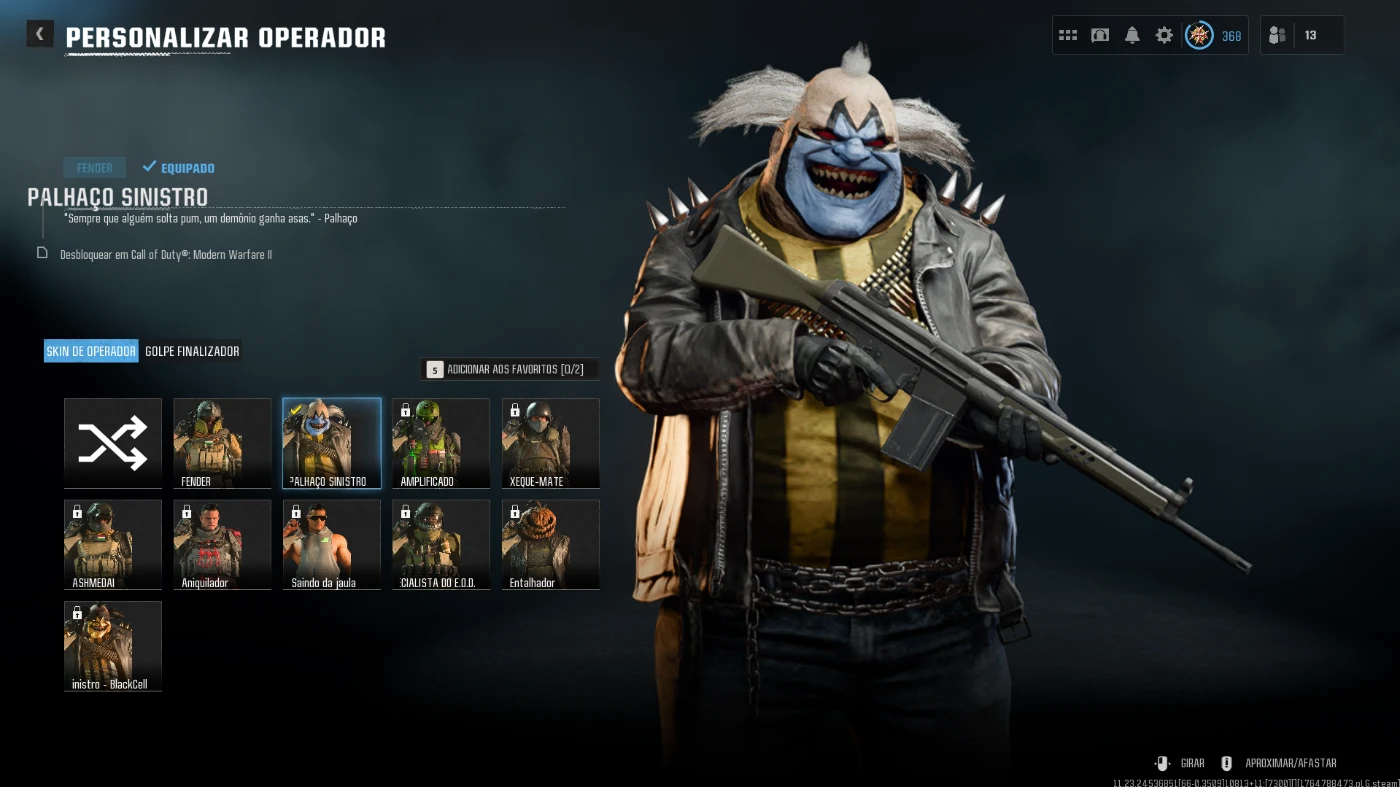Open settings via the gear icon

coord(1164,35)
